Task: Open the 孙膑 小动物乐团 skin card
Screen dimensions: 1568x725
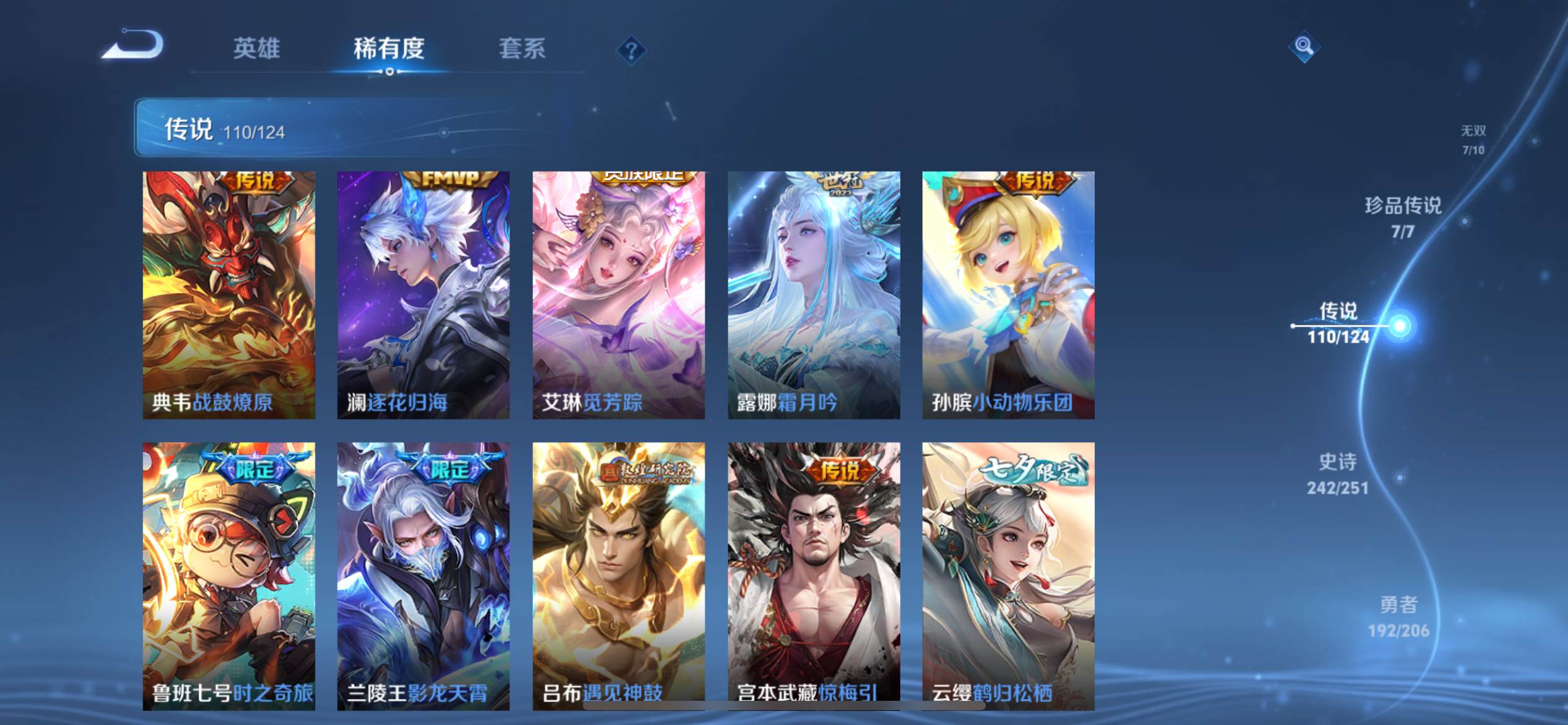Action: point(1008,294)
